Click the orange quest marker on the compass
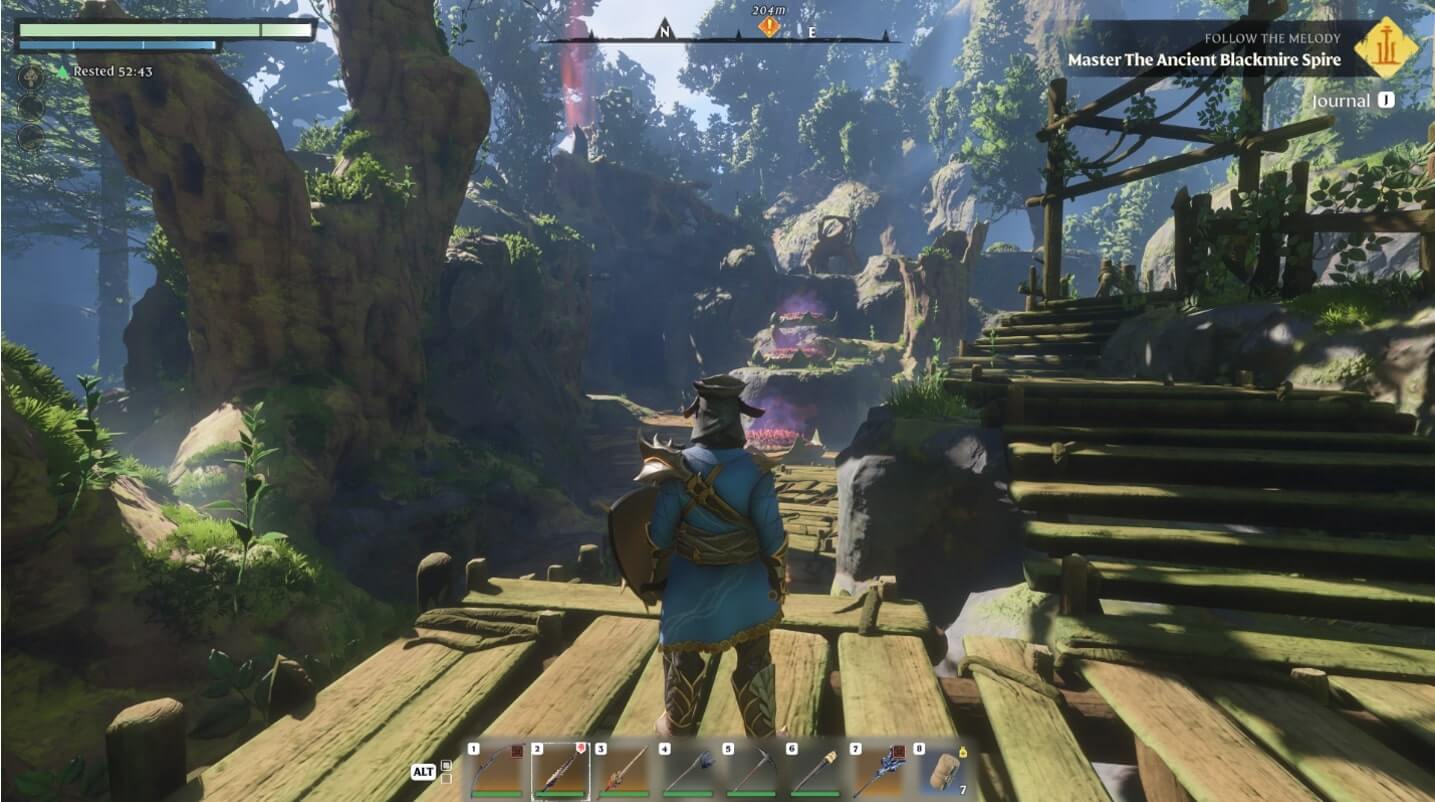Screen dimensions: 1435x802 pos(768,27)
